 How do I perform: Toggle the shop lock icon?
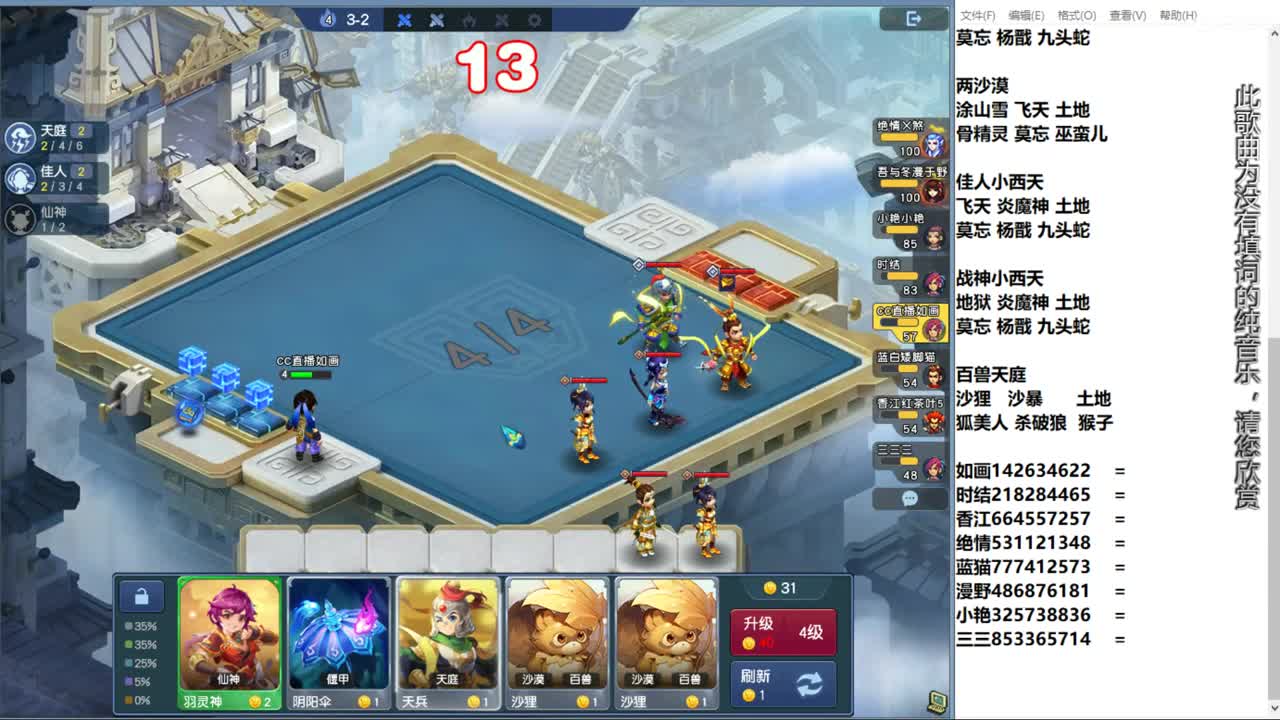pos(143,595)
